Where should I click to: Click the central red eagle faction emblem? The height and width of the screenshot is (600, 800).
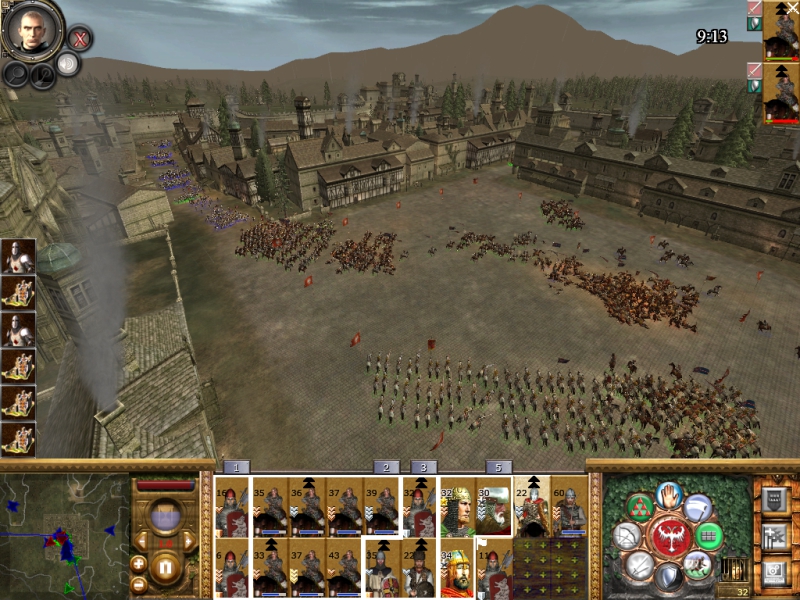[669, 536]
